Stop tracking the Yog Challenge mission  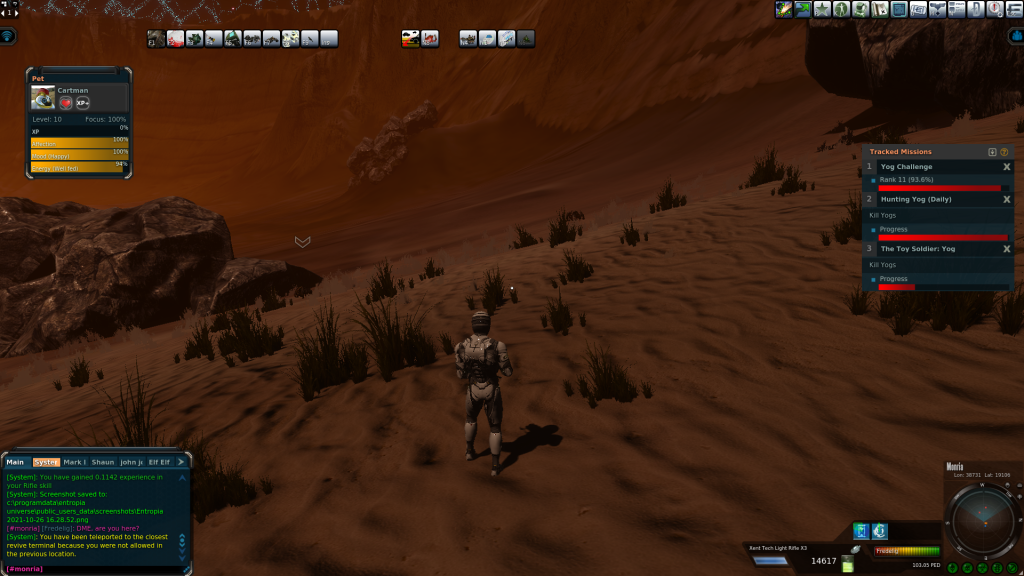[x=1006, y=167]
